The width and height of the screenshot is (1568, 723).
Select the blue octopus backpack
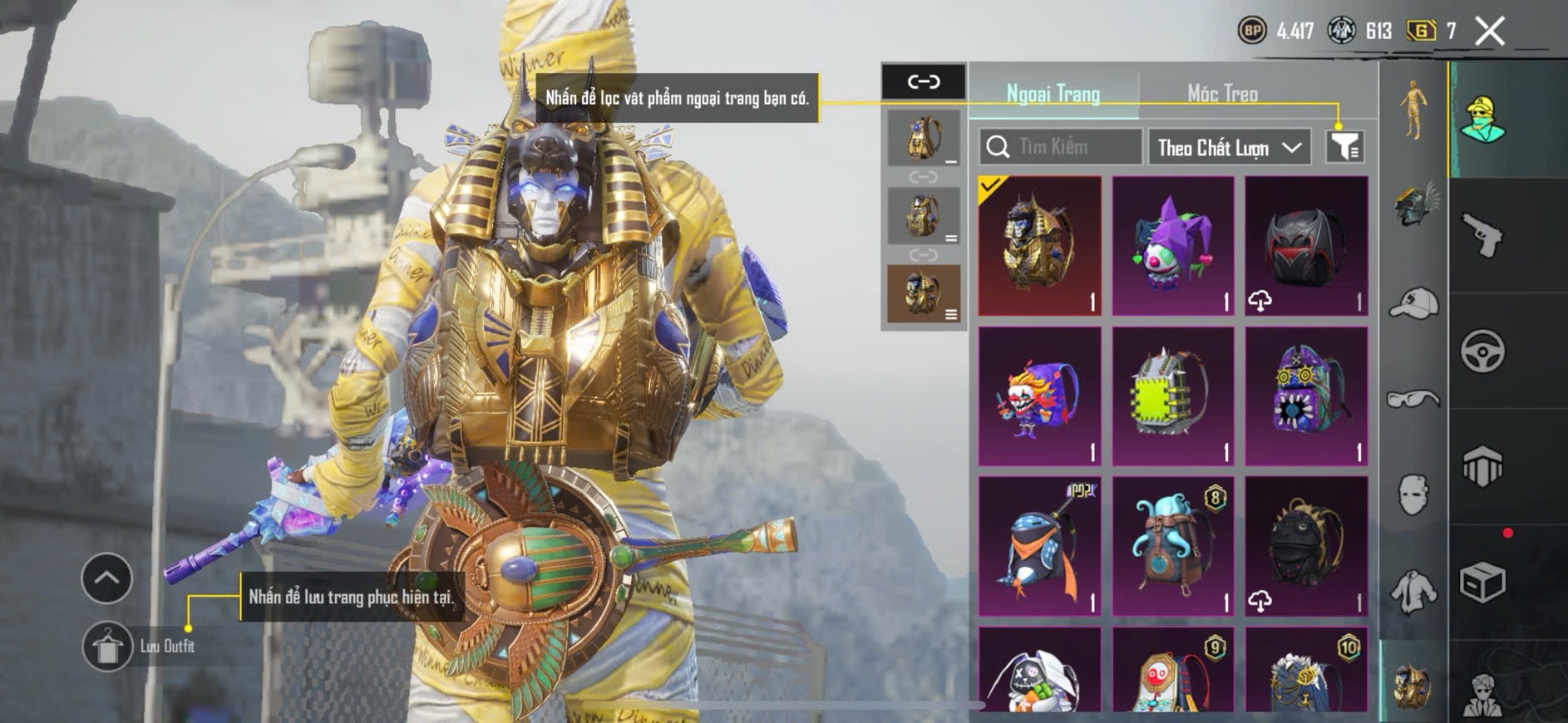[x=1173, y=546]
